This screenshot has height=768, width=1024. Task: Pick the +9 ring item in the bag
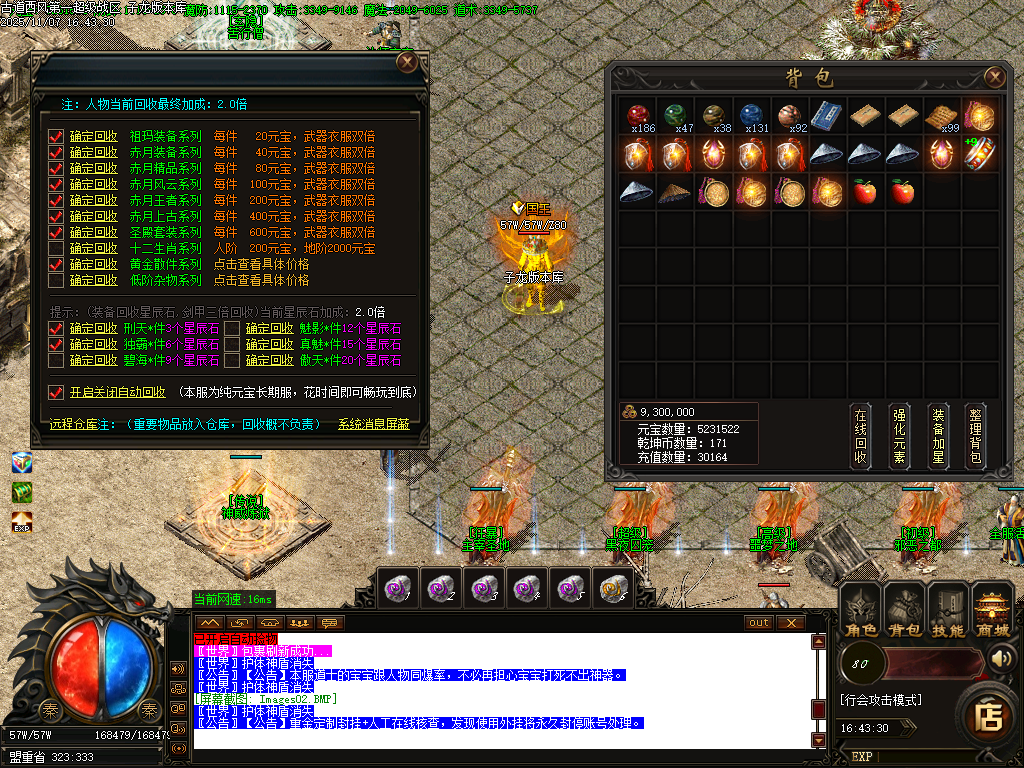click(979, 154)
